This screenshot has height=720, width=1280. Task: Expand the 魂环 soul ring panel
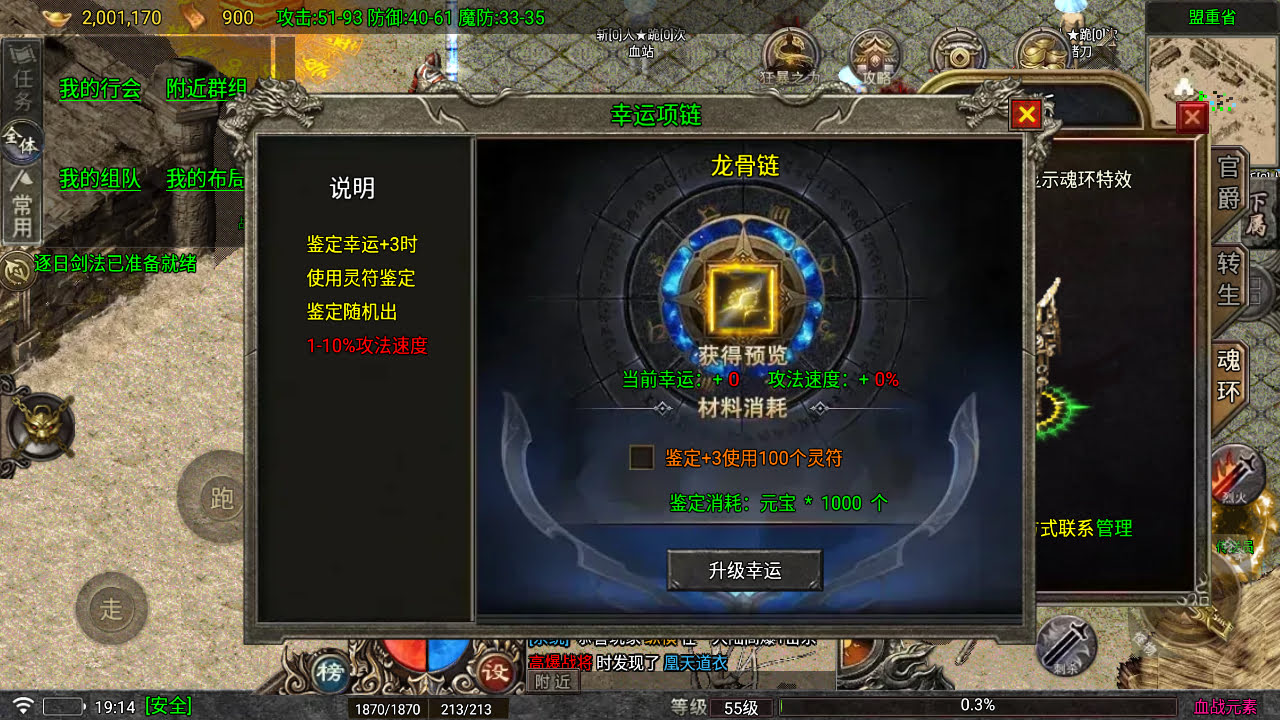1229,375
